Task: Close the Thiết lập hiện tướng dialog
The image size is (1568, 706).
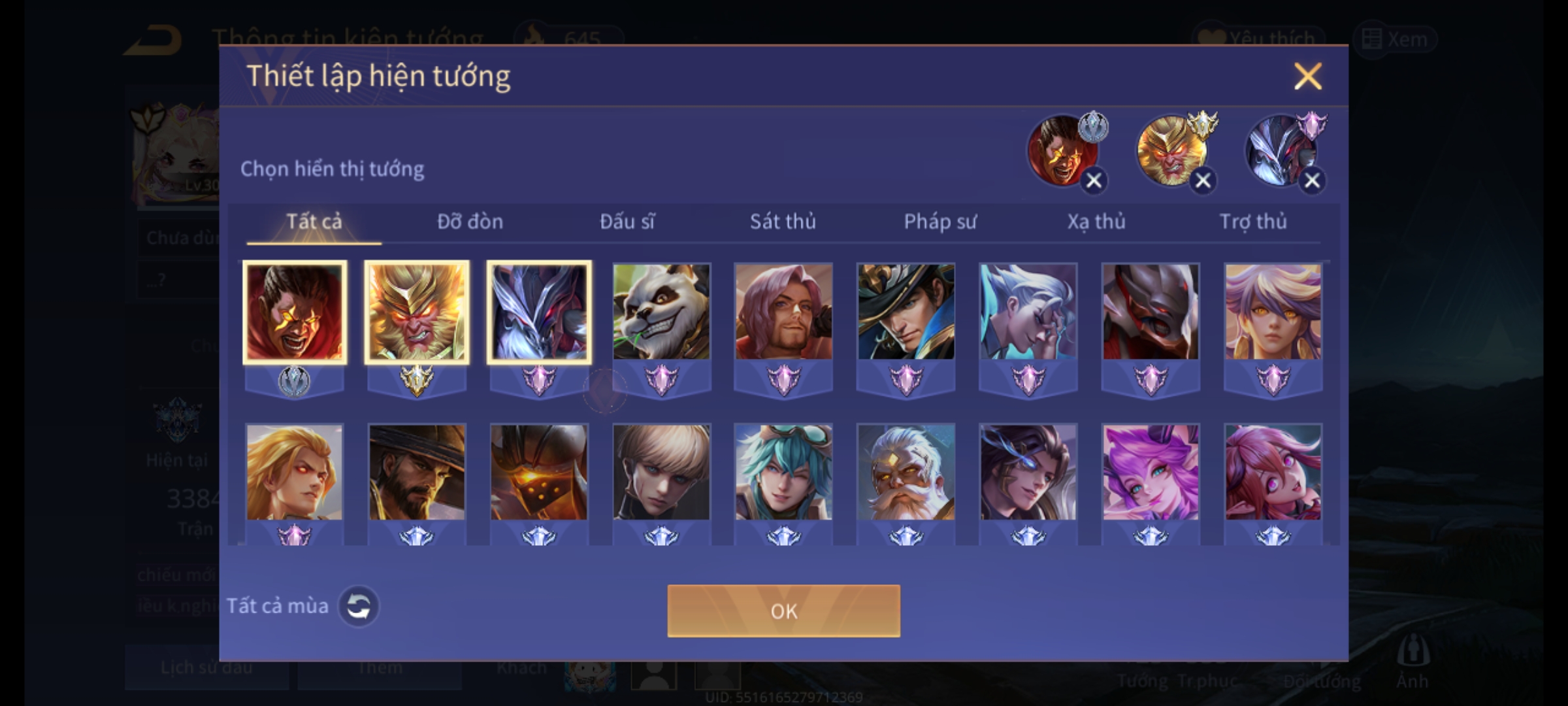Action: pos(1307,76)
